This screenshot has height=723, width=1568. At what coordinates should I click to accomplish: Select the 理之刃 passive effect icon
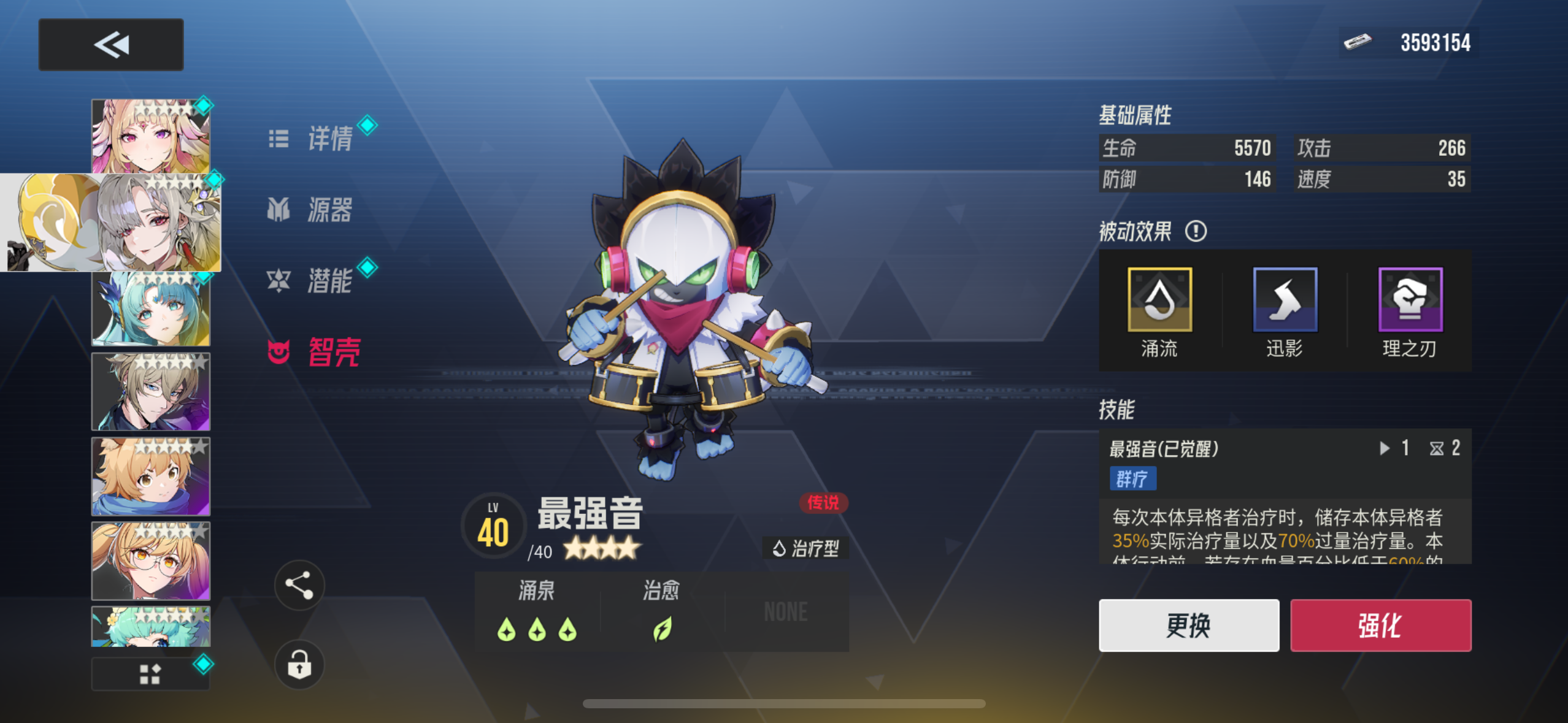[1410, 300]
